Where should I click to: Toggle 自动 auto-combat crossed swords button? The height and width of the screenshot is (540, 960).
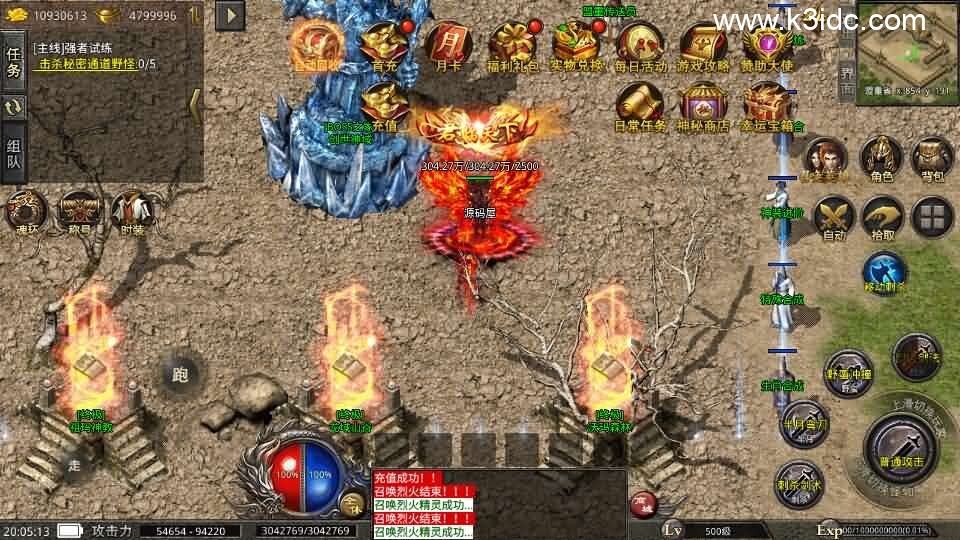tap(832, 215)
